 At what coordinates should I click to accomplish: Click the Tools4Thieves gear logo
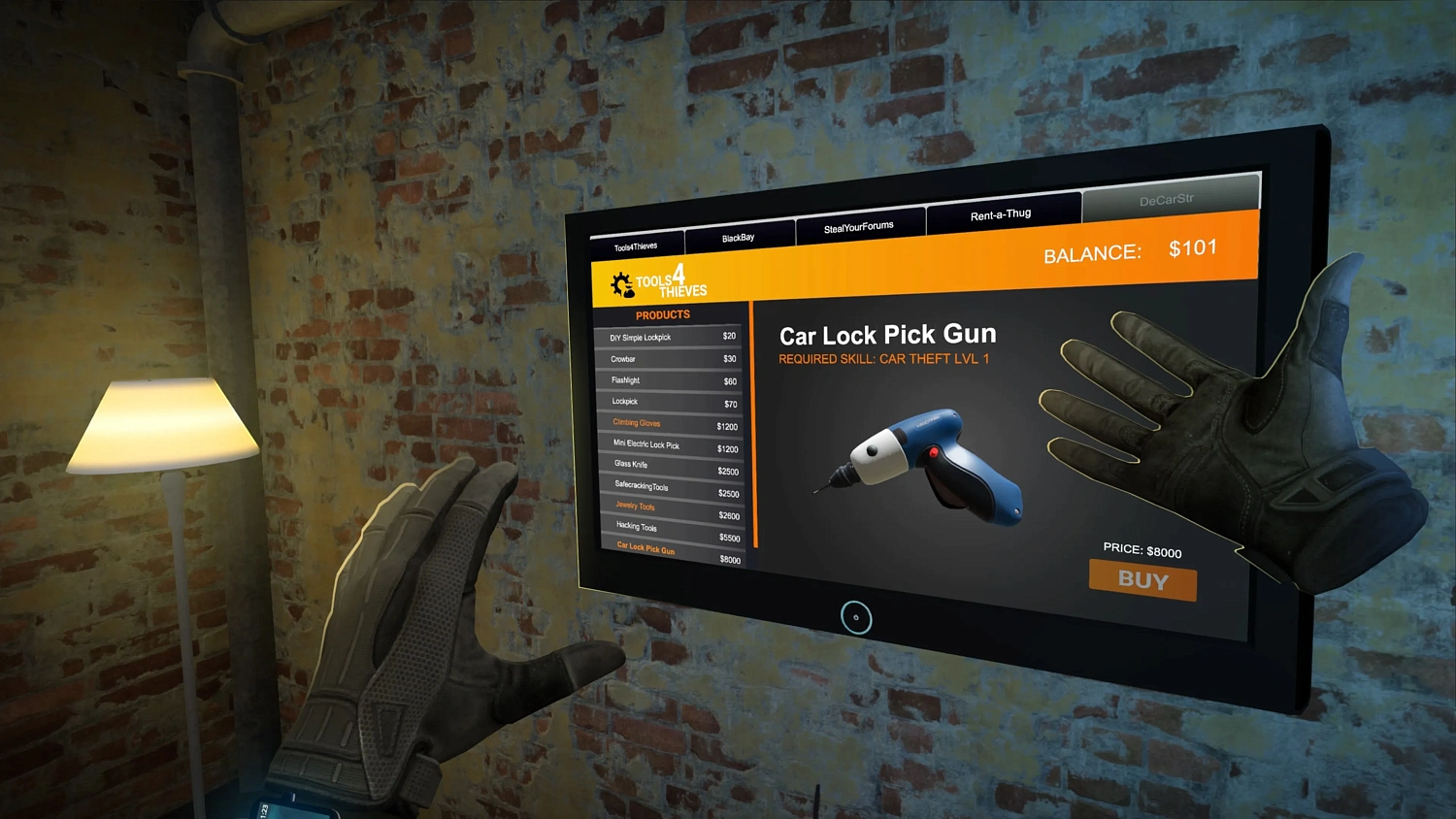coord(622,281)
